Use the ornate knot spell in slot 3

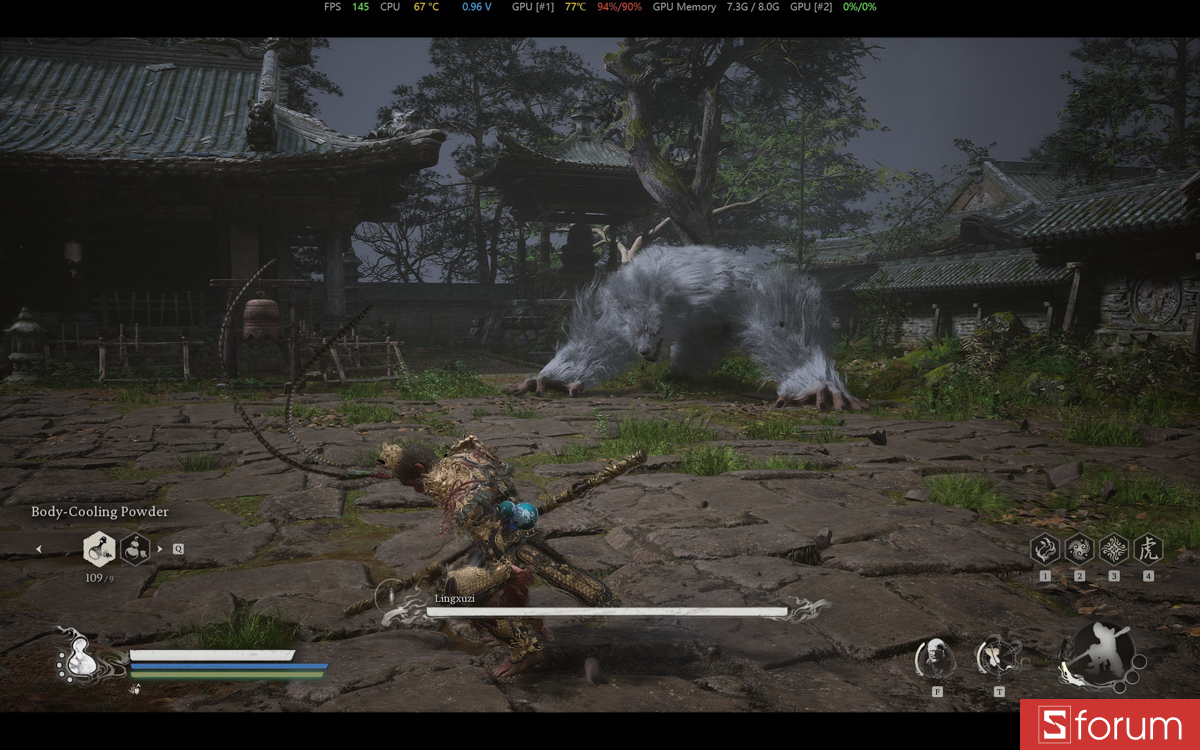point(1114,548)
